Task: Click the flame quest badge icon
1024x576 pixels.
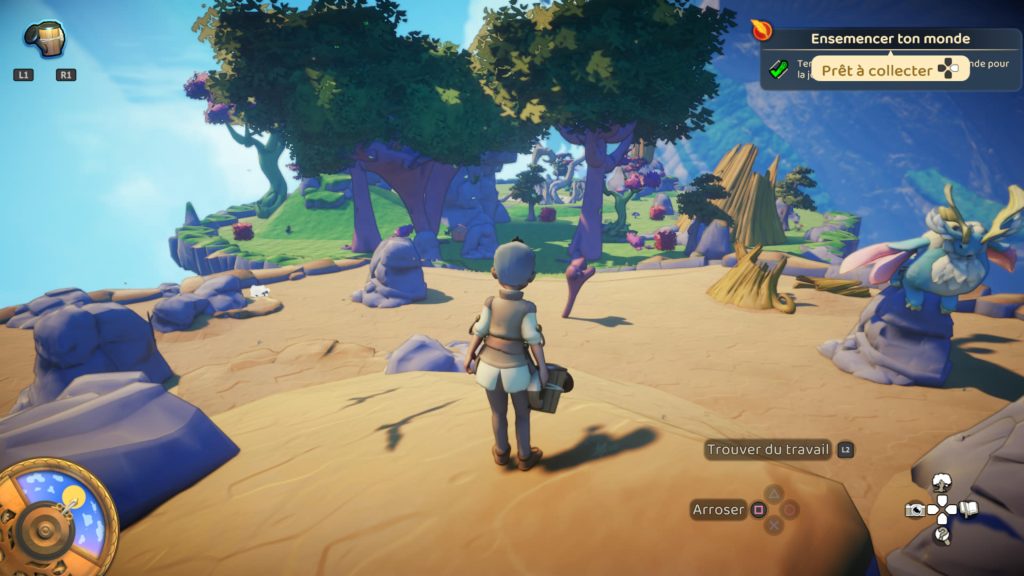Action: 762,31
